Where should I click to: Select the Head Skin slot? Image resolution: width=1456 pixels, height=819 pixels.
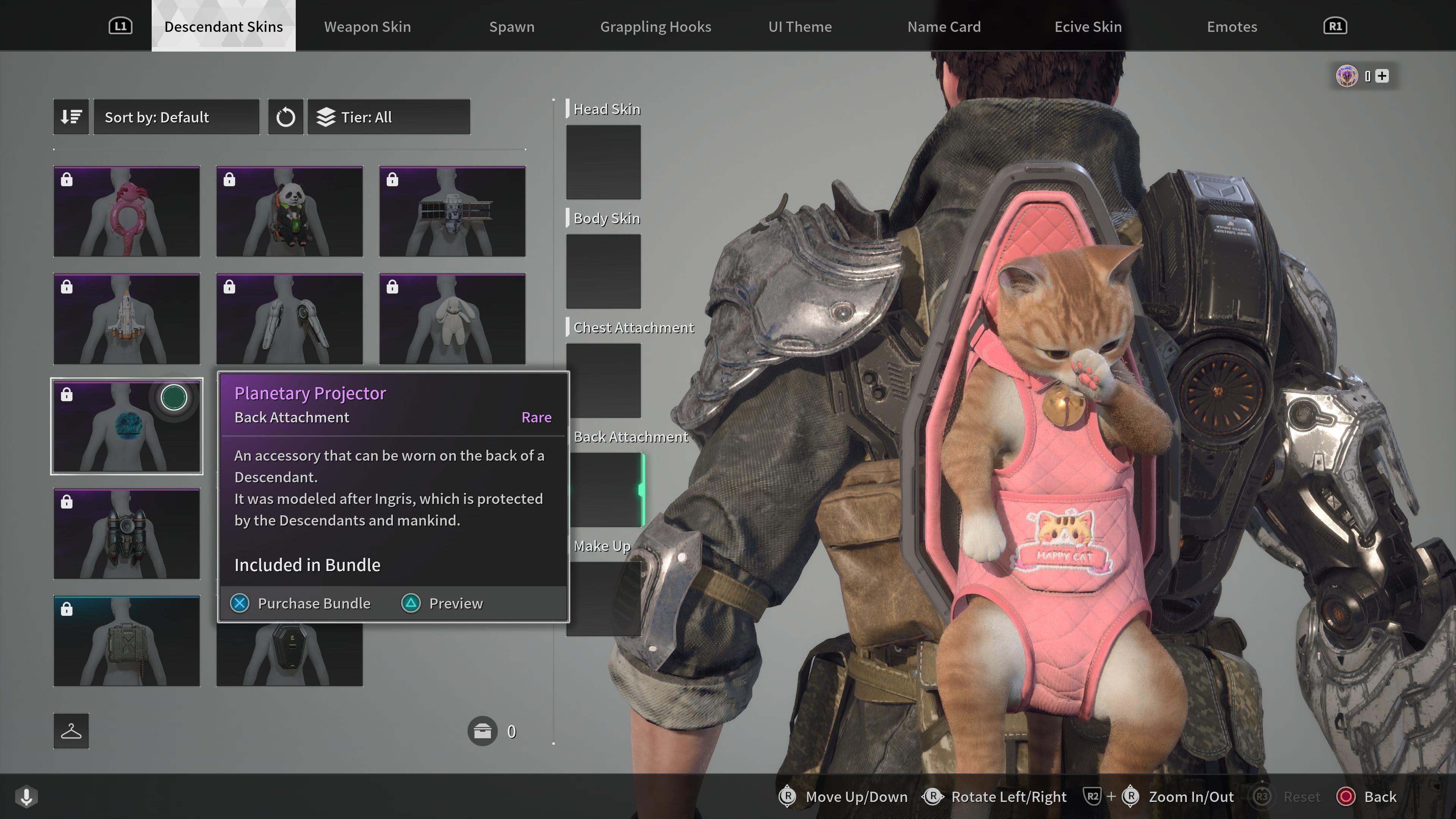tap(603, 162)
